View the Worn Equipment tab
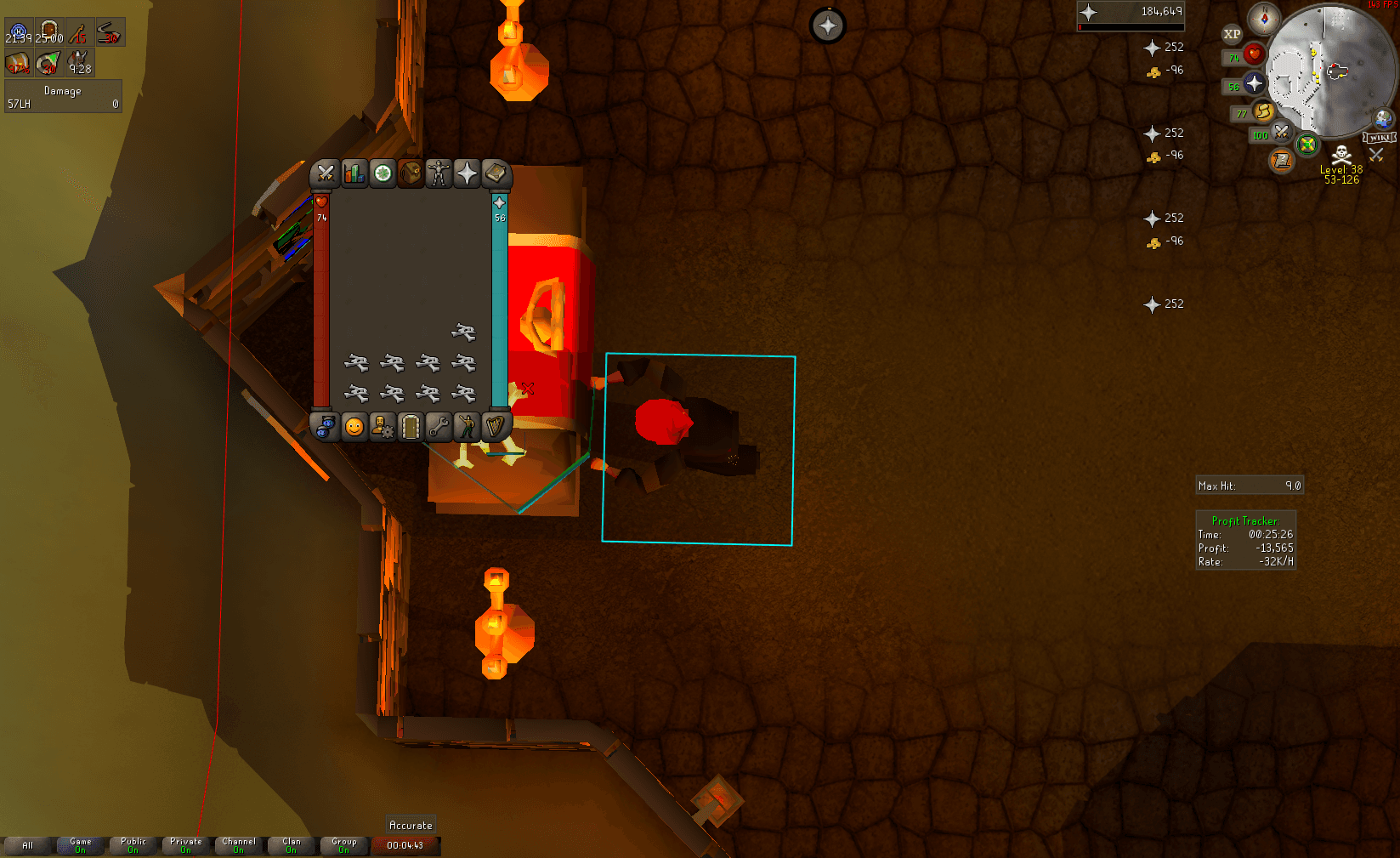1400x858 pixels. pyautogui.click(x=439, y=174)
